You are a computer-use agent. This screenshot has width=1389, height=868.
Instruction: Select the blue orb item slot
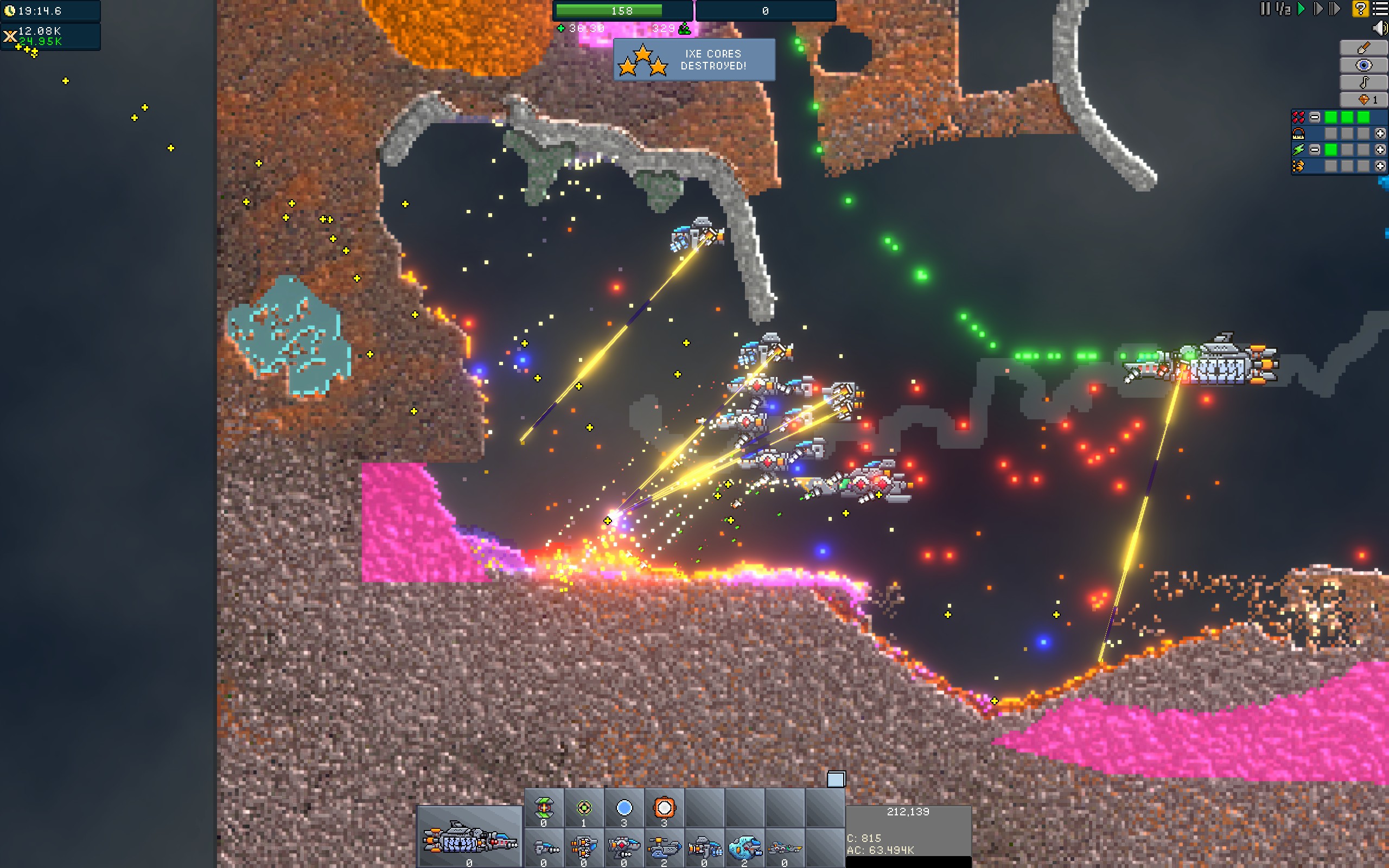click(x=624, y=808)
